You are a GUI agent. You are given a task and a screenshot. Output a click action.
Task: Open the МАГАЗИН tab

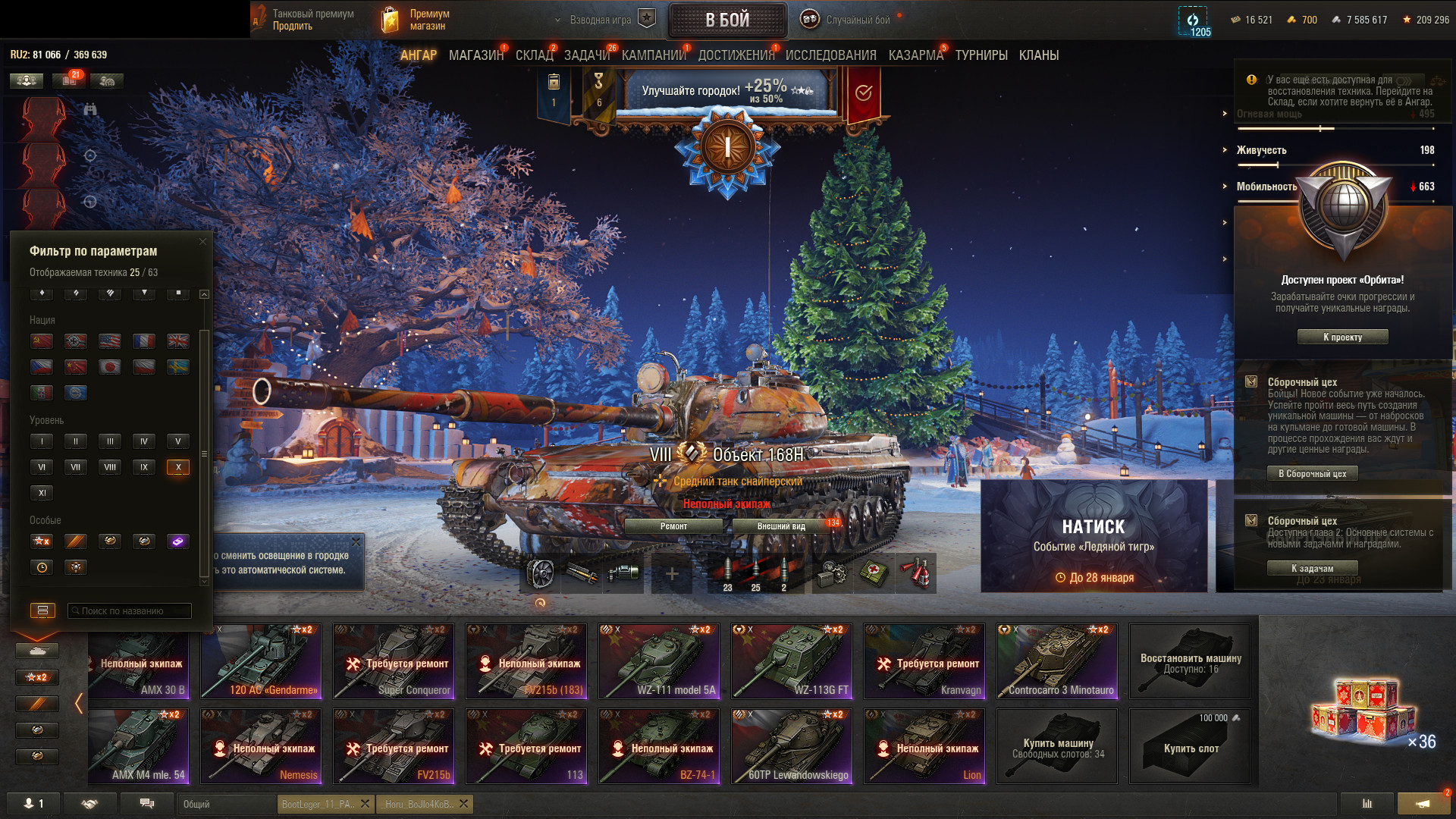(475, 55)
